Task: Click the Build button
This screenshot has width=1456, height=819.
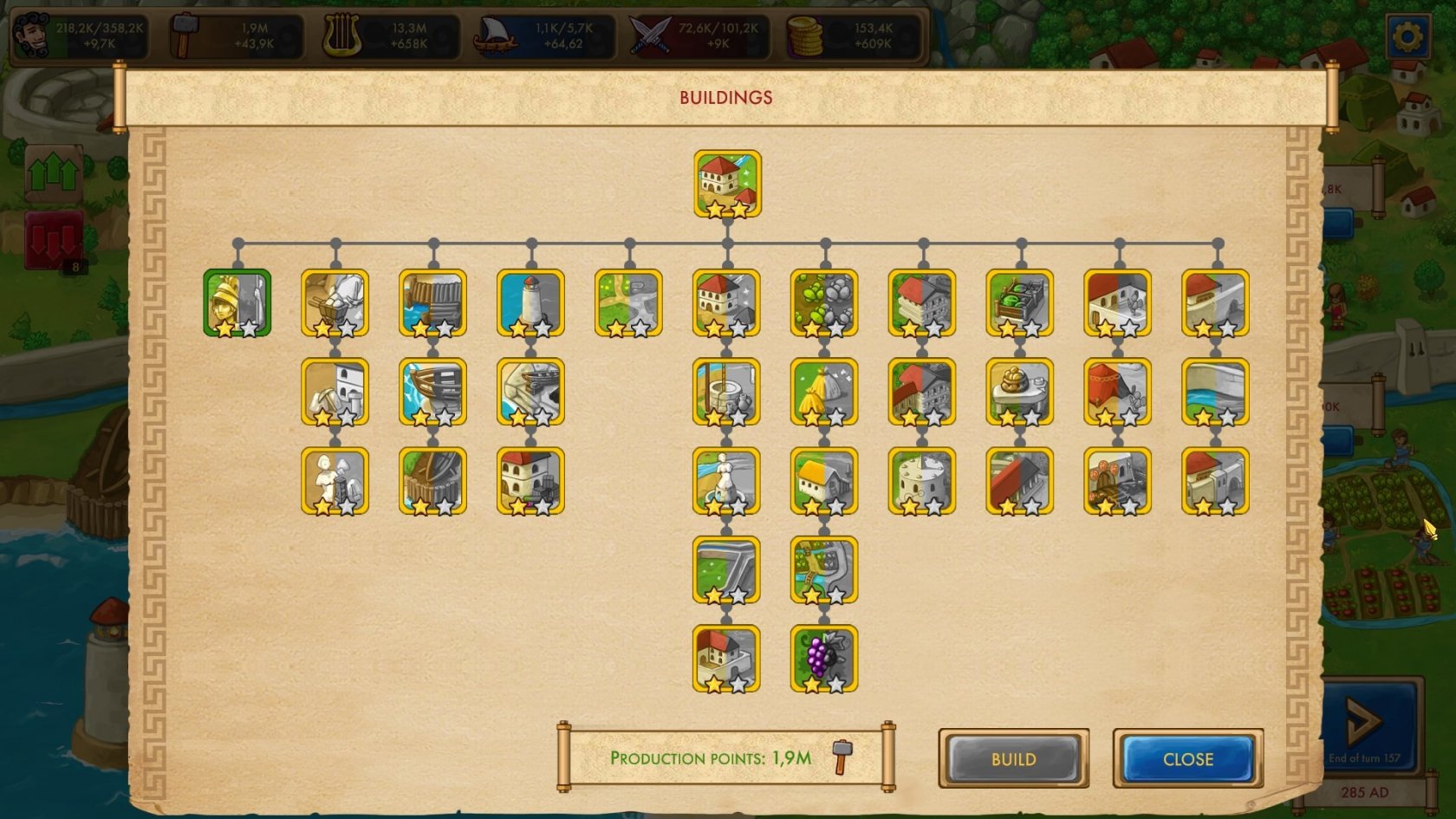Action: [1013, 759]
